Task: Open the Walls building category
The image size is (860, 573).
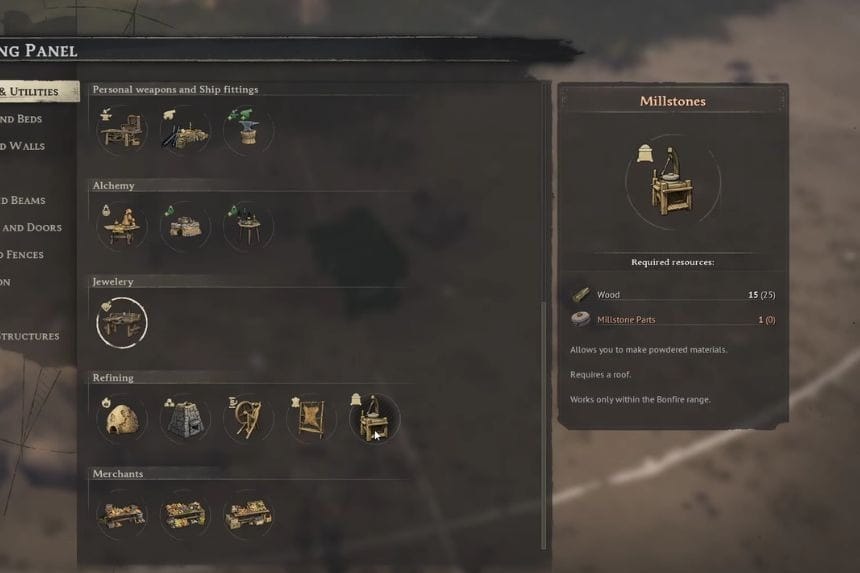Action: coord(22,146)
